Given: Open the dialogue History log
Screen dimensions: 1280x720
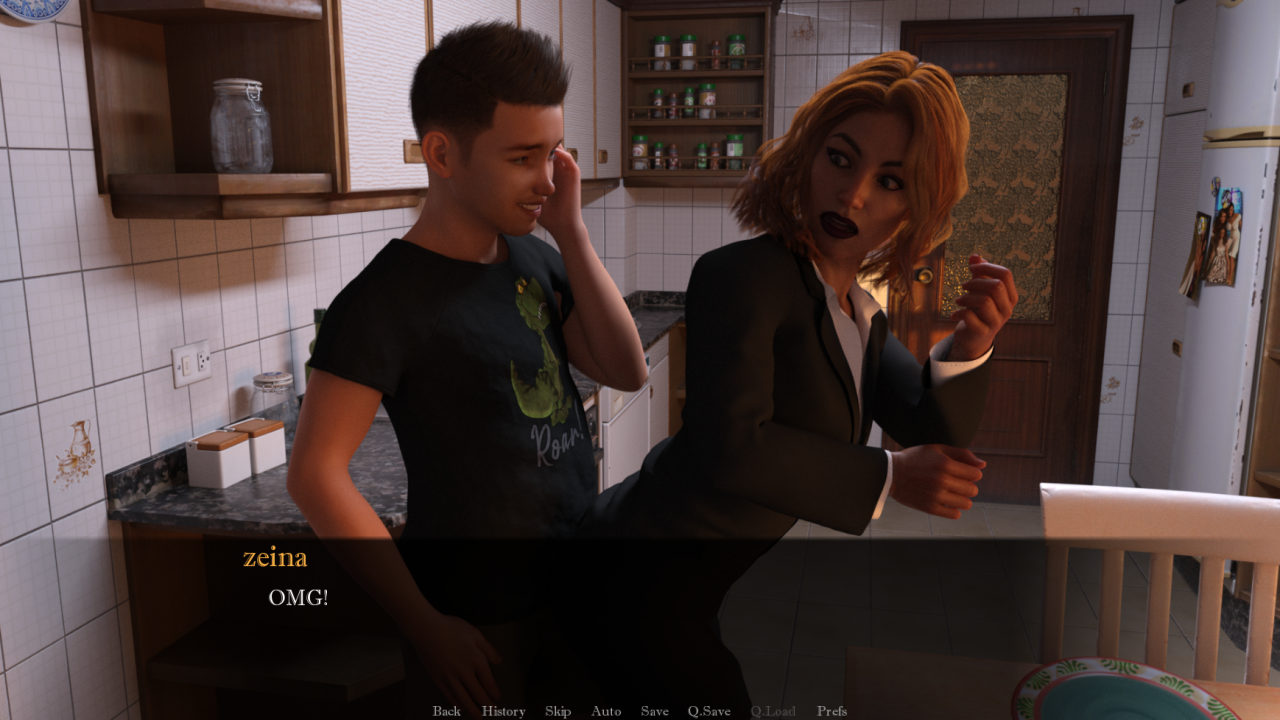Looking at the screenshot, I should [503, 711].
